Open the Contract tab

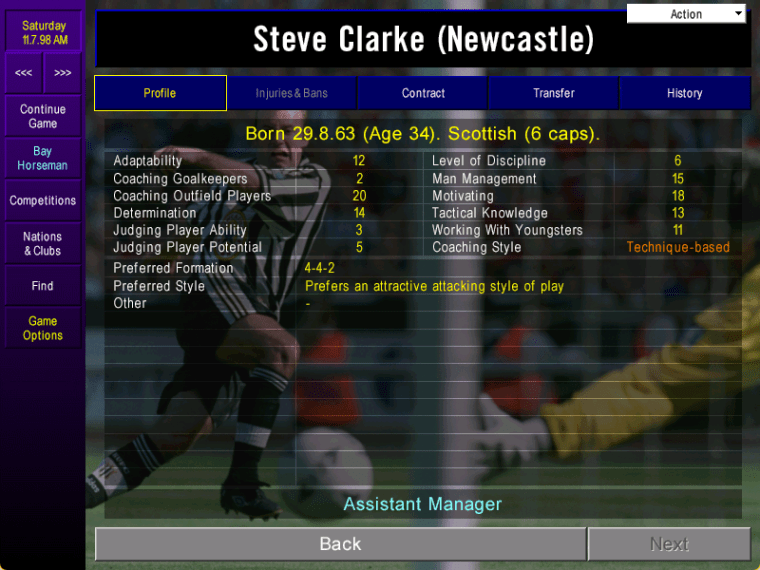pyautogui.click(x=423, y=93)
